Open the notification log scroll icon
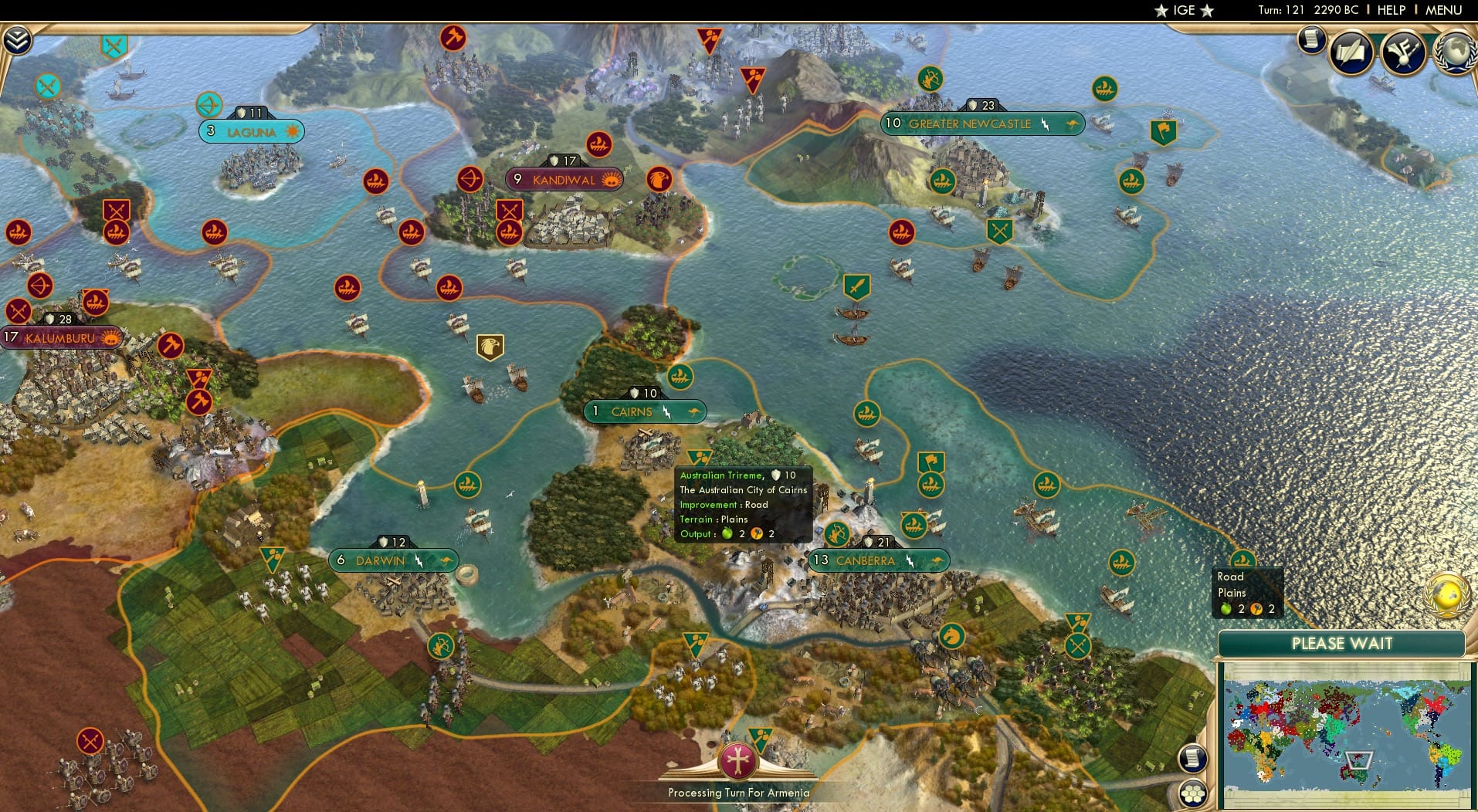Image resolution: width=1478 pixels, height=812 pixels. 1310,39
